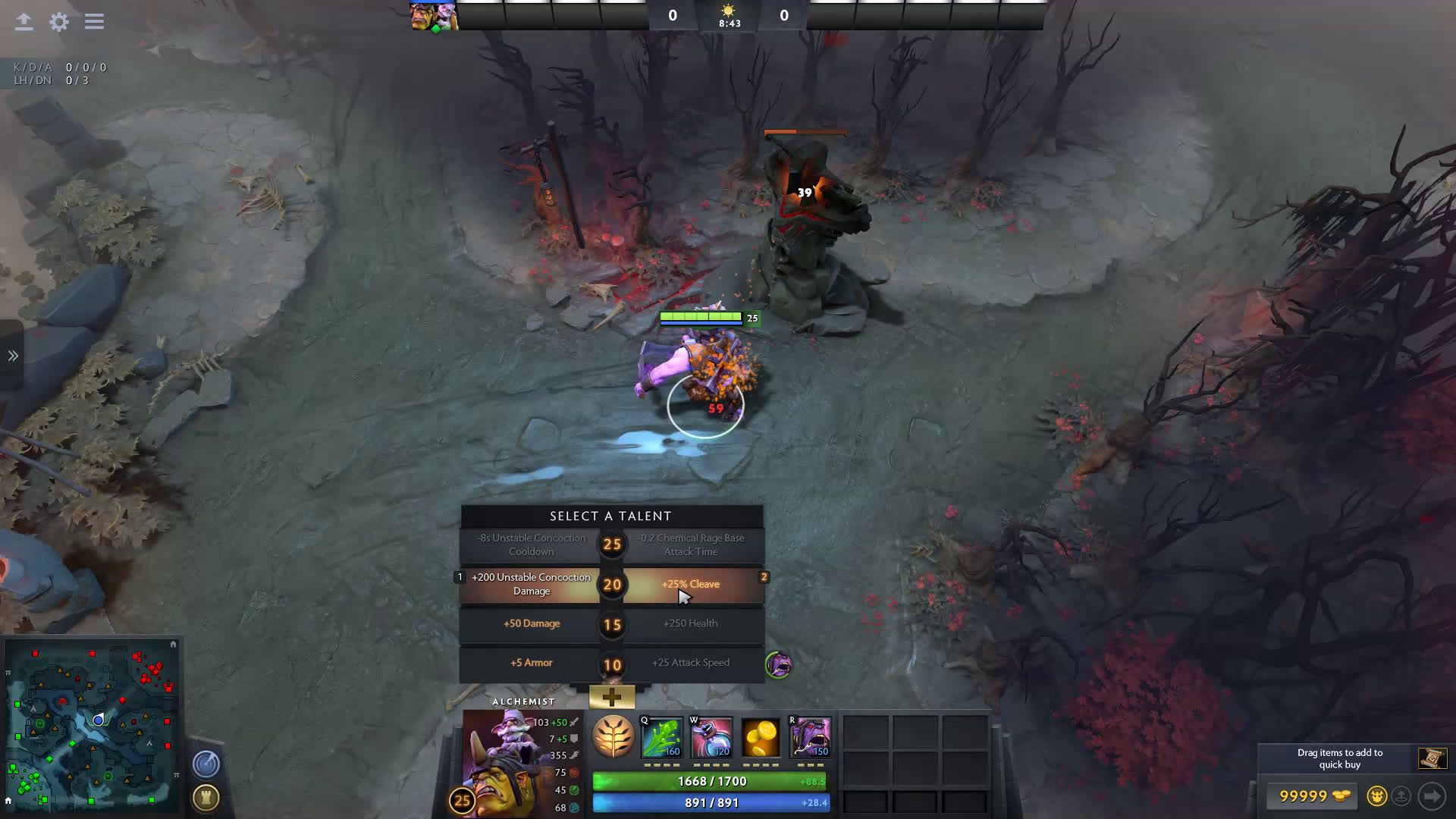Choose the +200 Unstable Concoction Damage talent
1456x819 pixels.
pyautogui.click(x=531, y=585)
